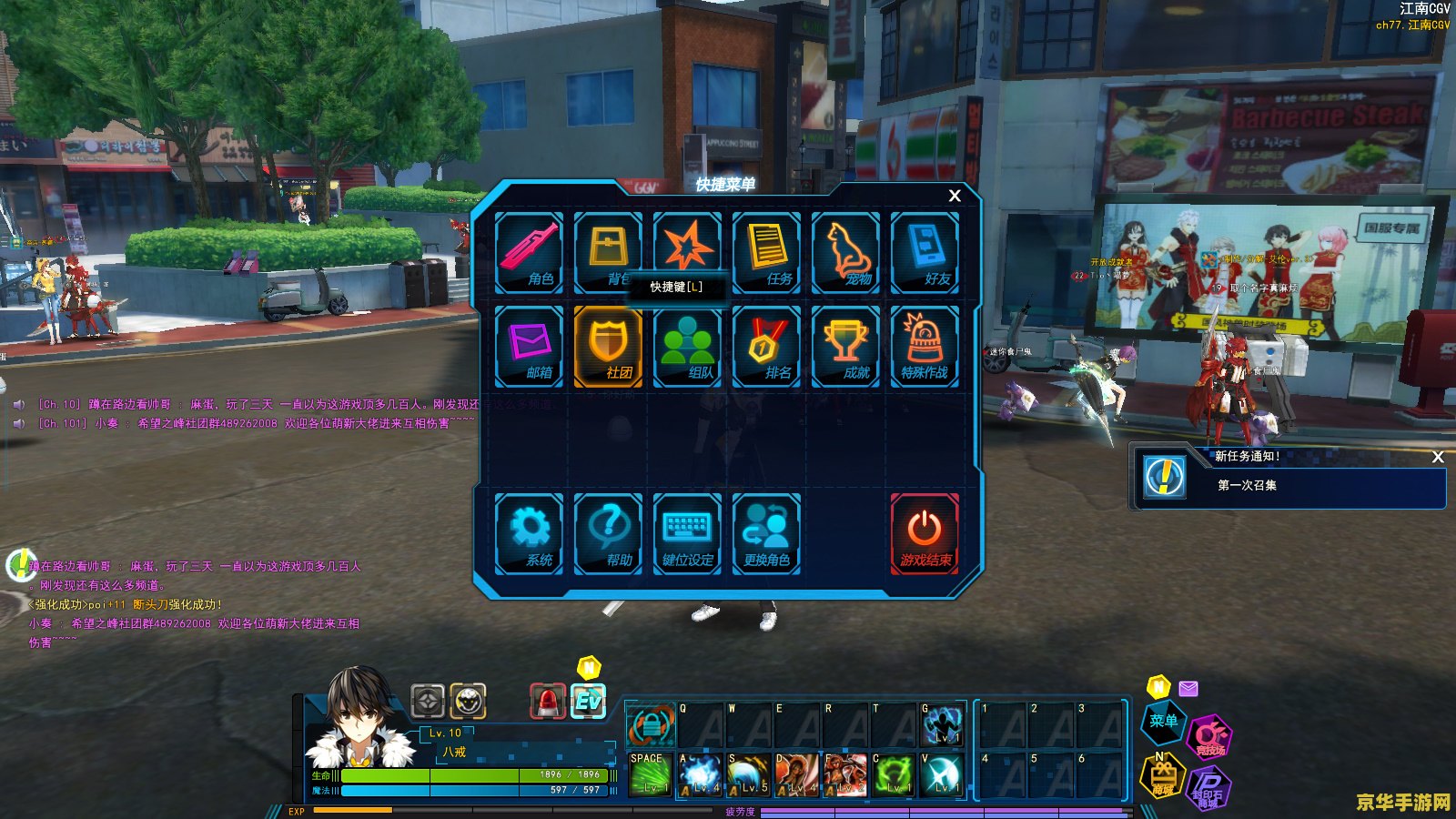Select the 宠物 pet menu icon
This screenshot has width=1456, height=819.
[x=846, y=253]
